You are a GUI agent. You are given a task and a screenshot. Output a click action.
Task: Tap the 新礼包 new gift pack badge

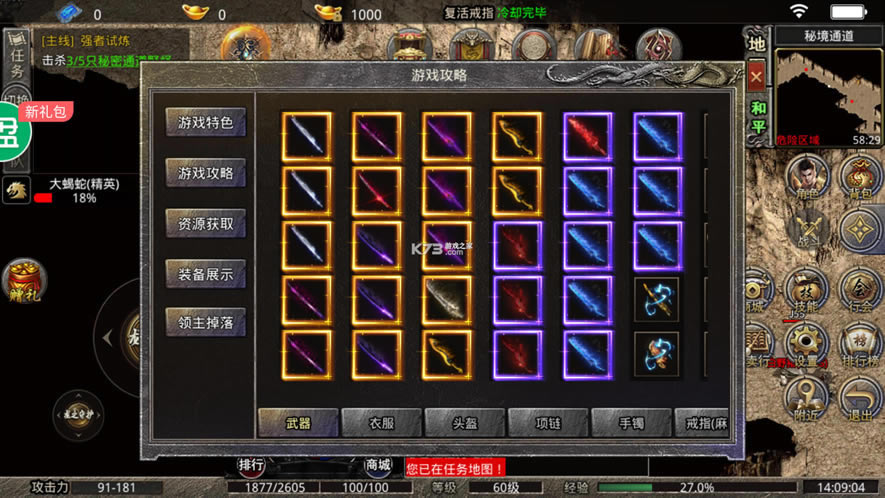click(47, 112)
